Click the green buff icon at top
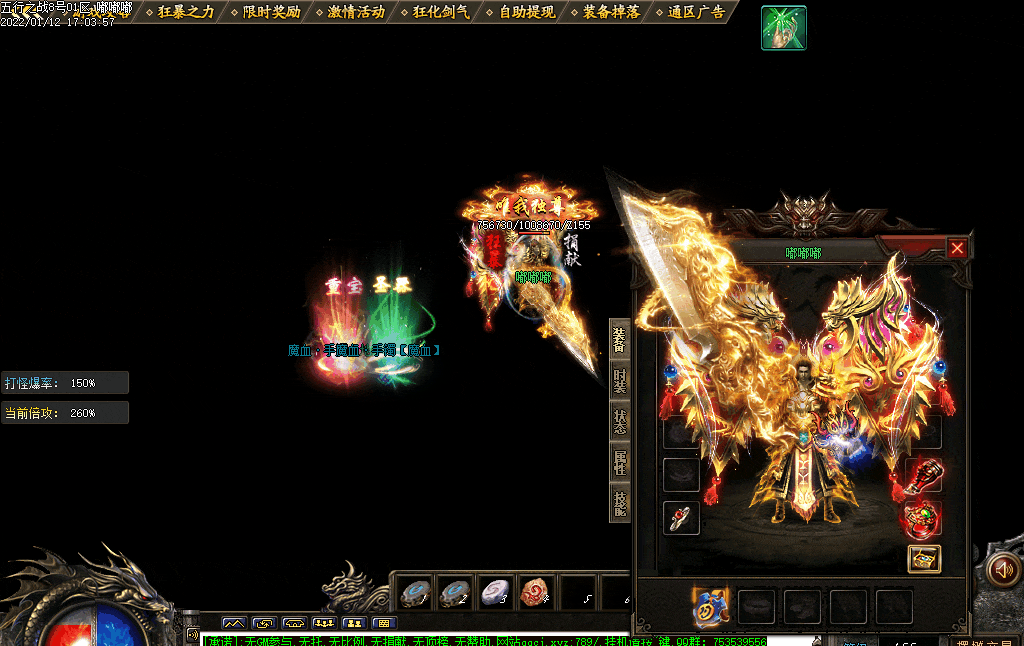The image size is (1024, 646). (x=783, y=27)
